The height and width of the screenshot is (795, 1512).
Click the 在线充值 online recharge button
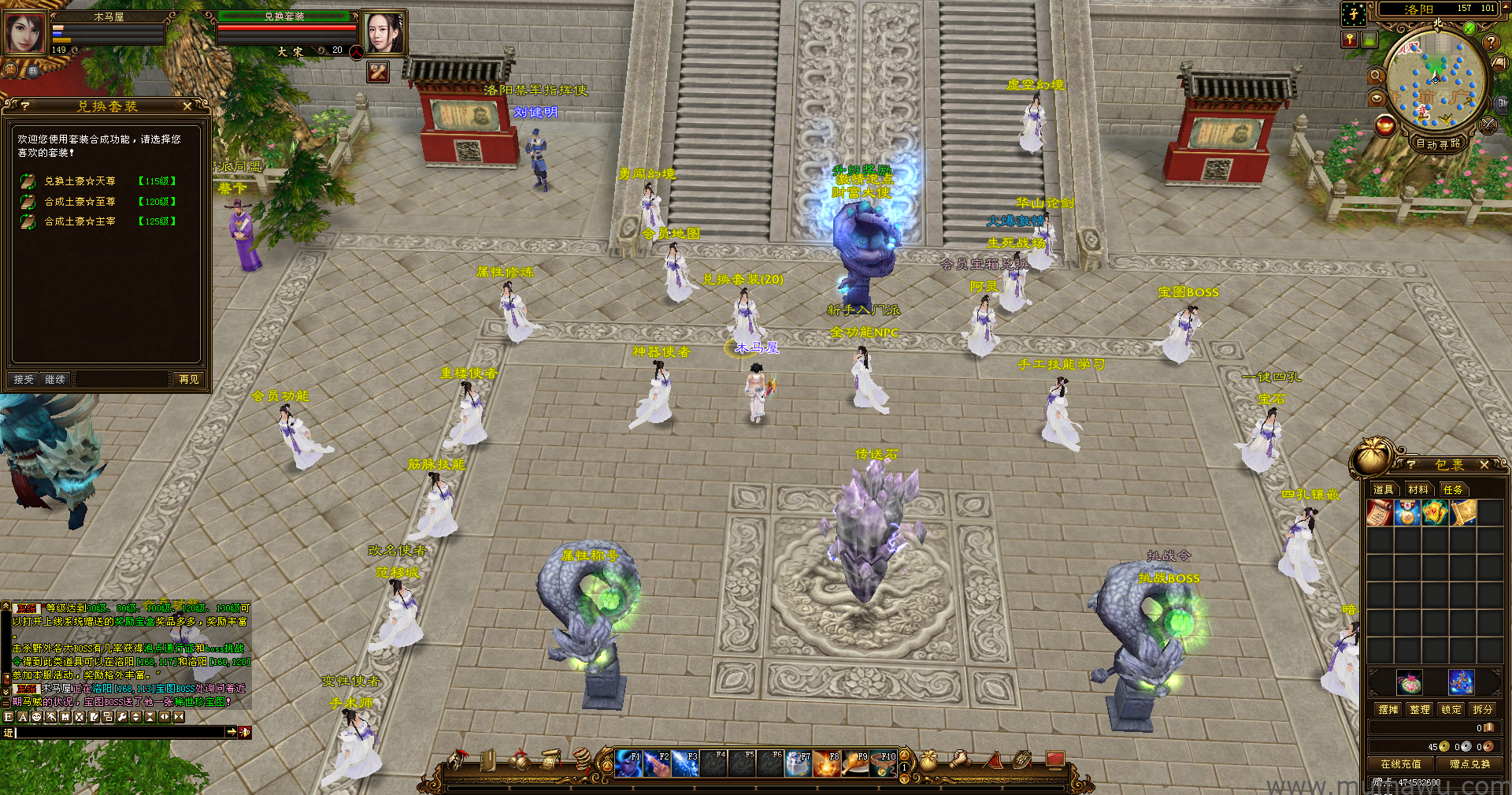coord(1401,763)
